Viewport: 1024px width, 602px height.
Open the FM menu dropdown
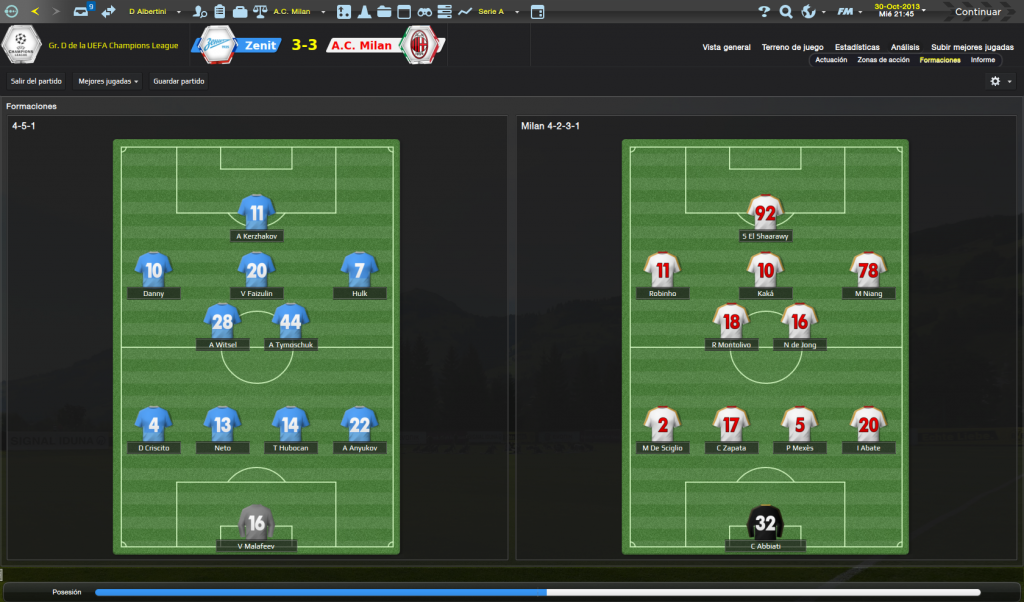pyautogui.click(x=849, y=12)
